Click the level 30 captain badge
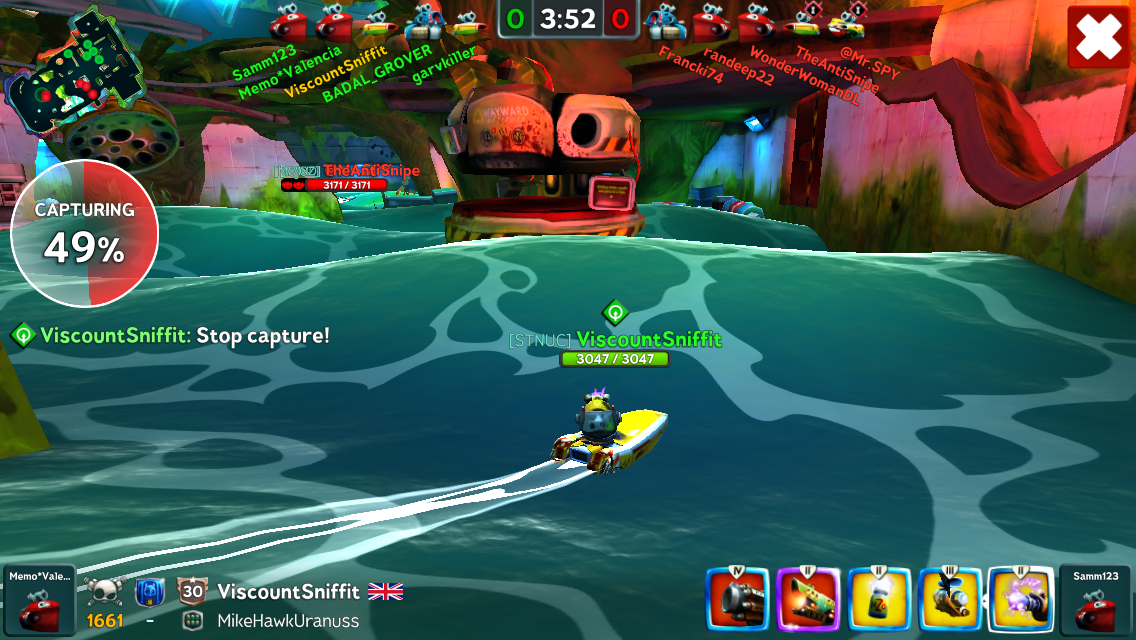This screenshot has width=1136, height=640. point(191,591)
